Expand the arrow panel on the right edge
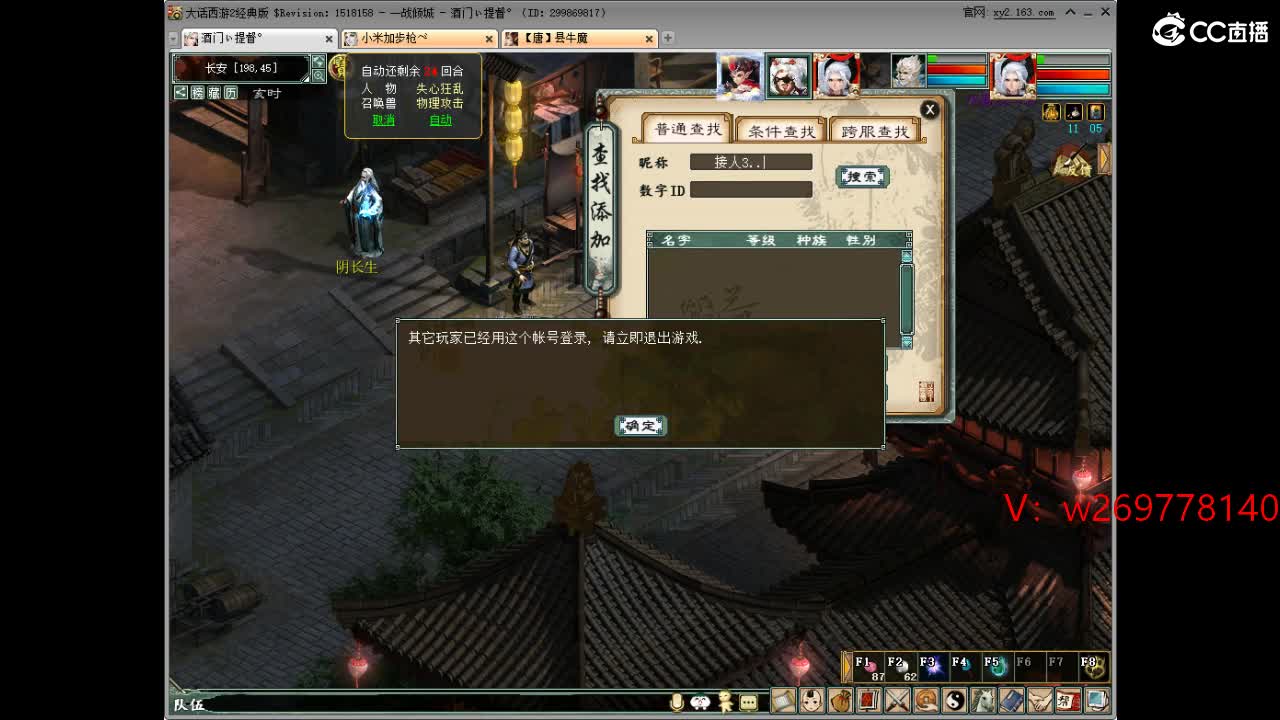Screen dimensions: 1280x720 1103,158
